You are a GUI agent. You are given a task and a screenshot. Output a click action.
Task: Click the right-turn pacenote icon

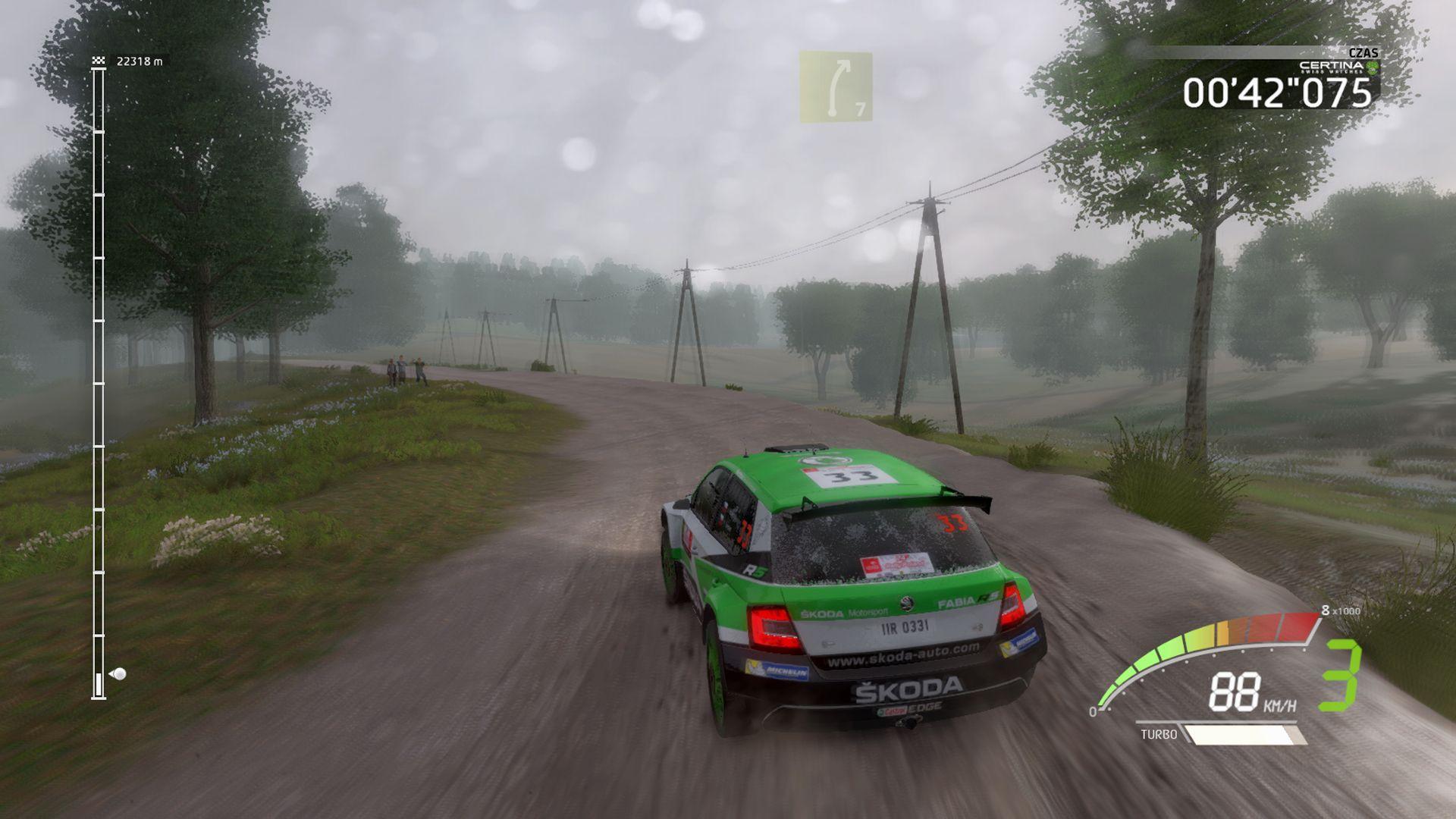coord(835,86)
